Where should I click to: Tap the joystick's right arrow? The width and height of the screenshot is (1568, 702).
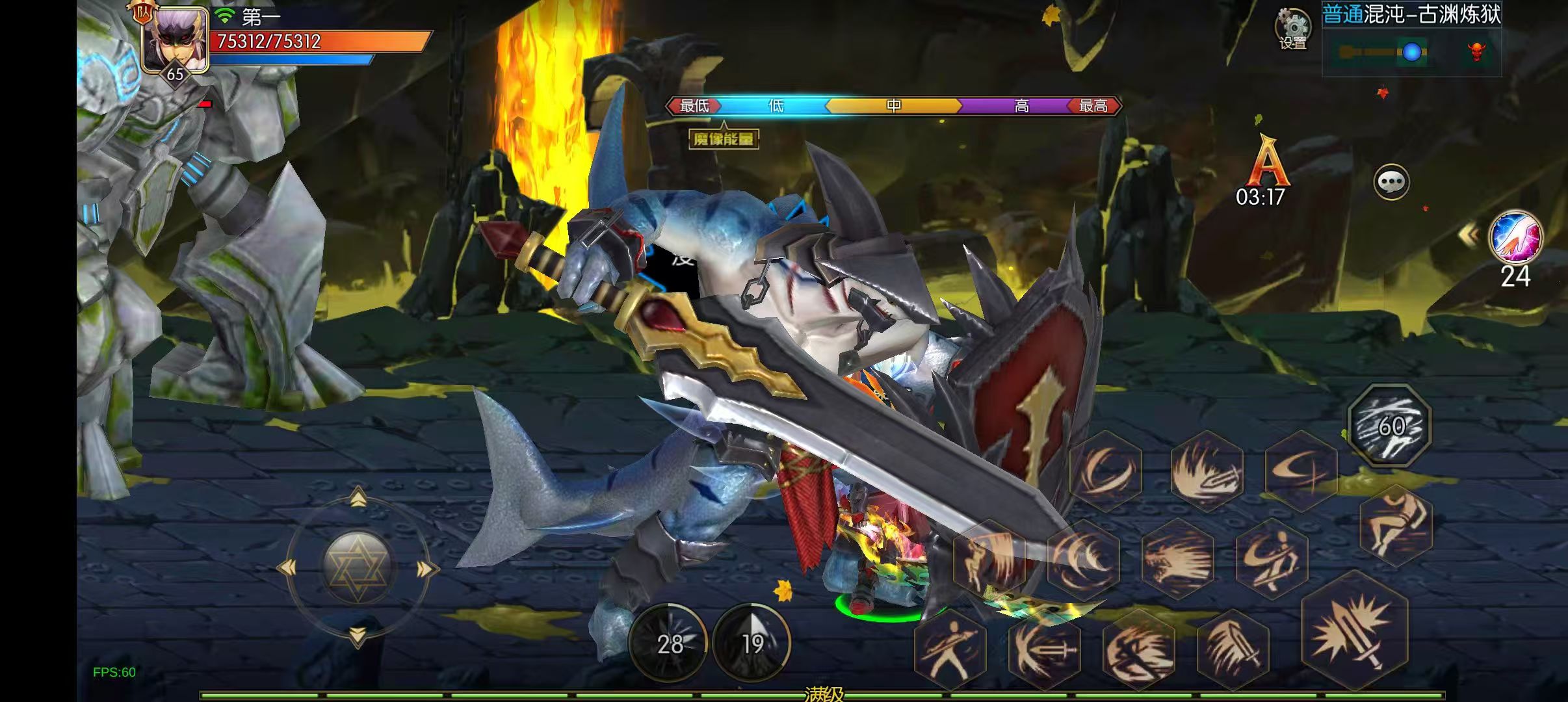tap(425, 570)
